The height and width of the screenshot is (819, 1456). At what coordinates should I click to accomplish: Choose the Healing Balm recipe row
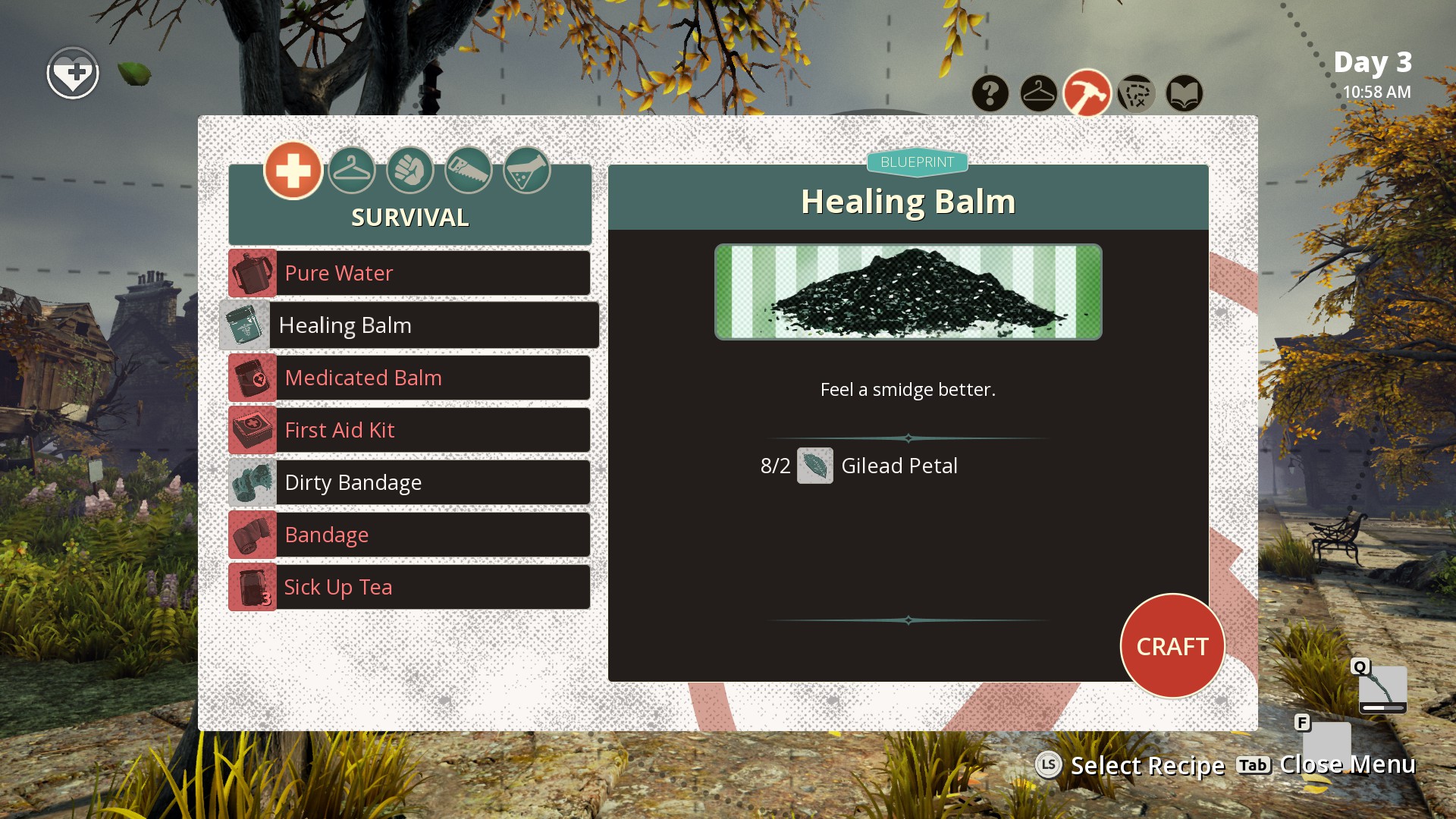tap(409, 325)
